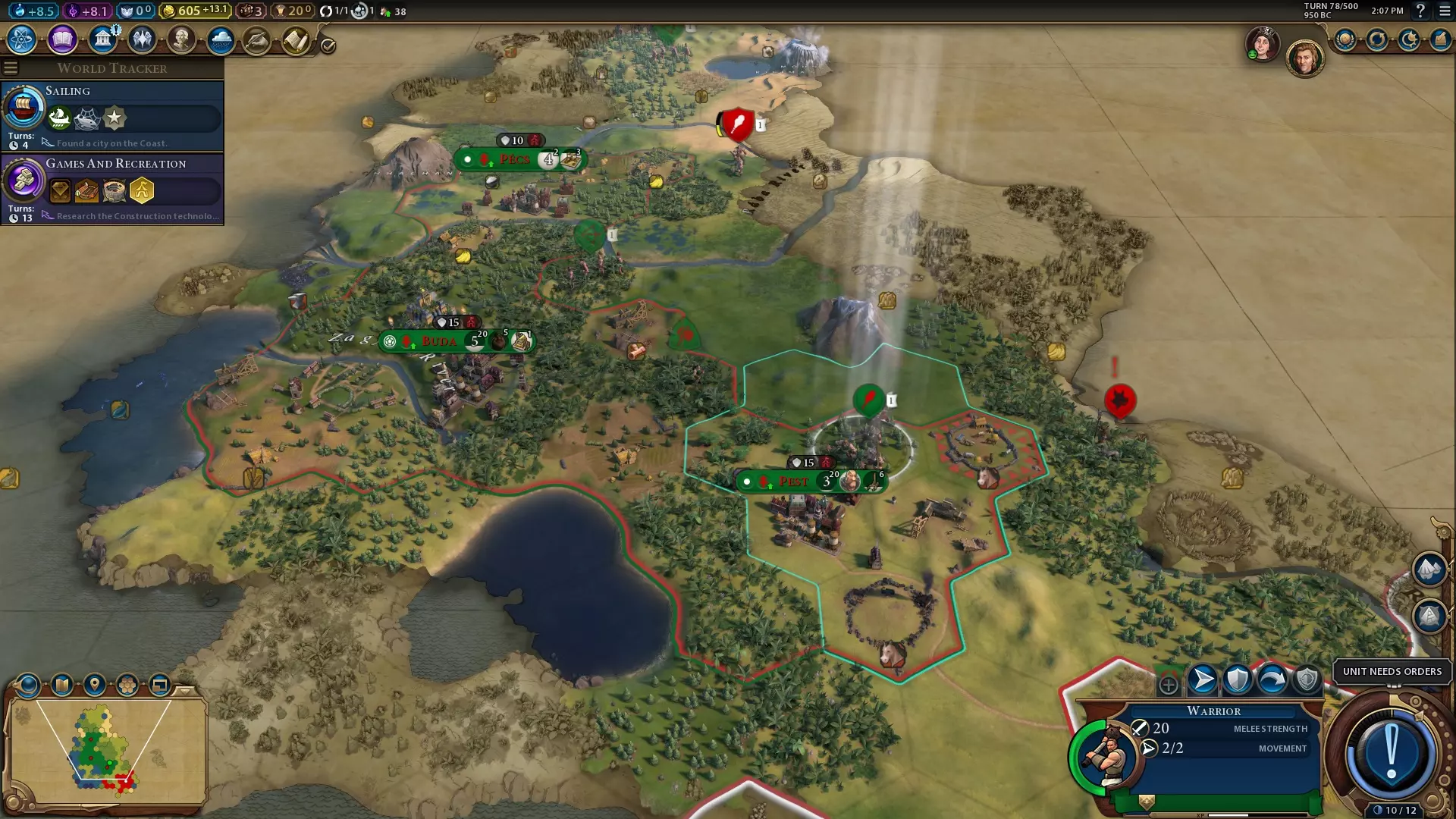Open the Civics tree book icon
Viewport: 1456px width, 819px height.
[62, 39]
